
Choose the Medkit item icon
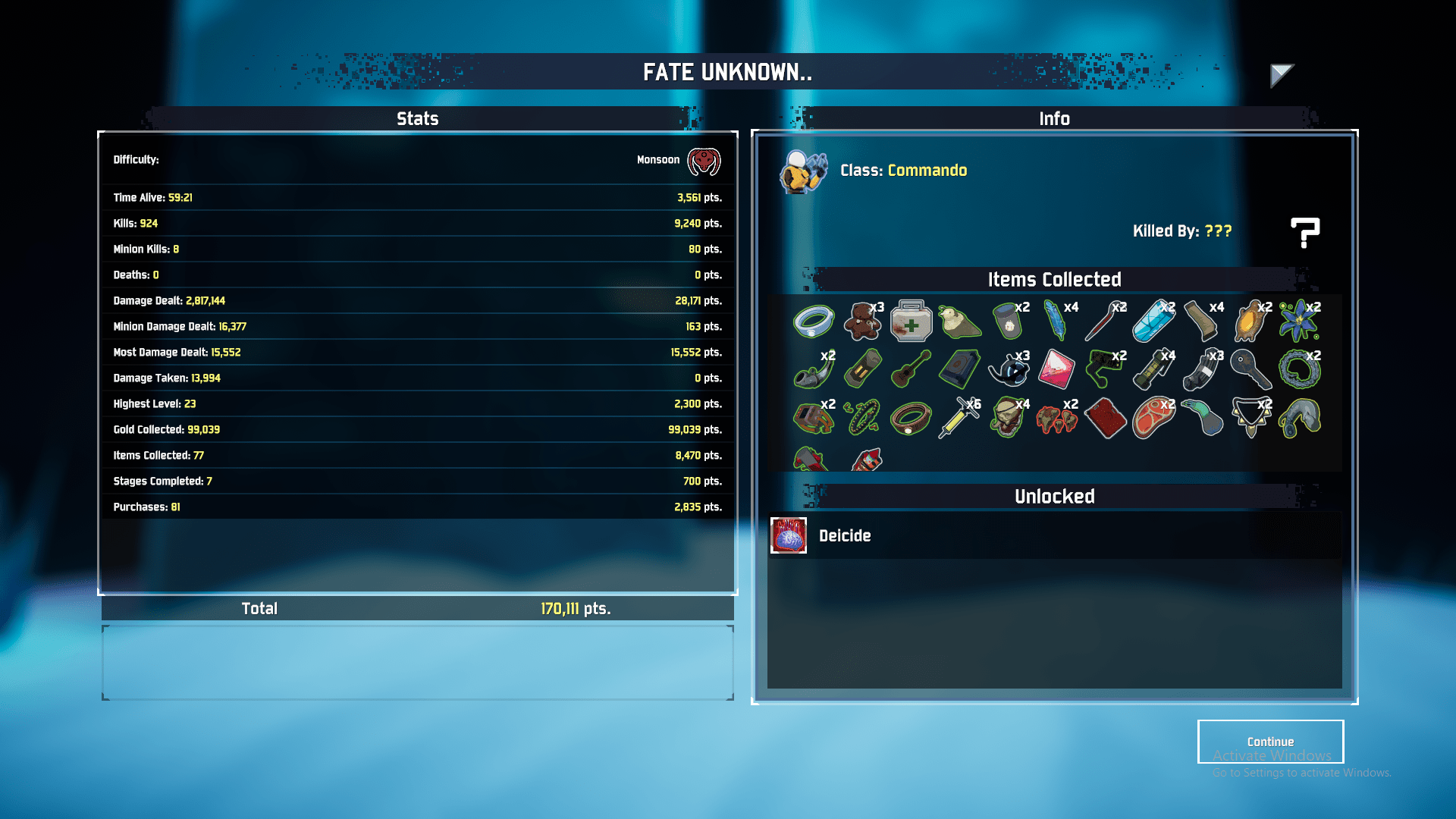pyautogui.click(x=911, y=322)
